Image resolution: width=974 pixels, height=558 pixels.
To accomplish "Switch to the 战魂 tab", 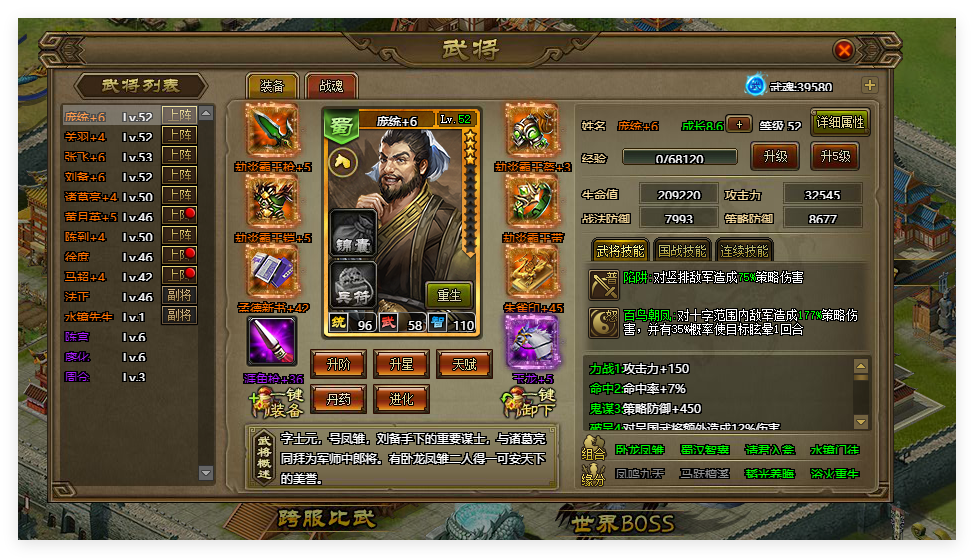I will 331,87.
